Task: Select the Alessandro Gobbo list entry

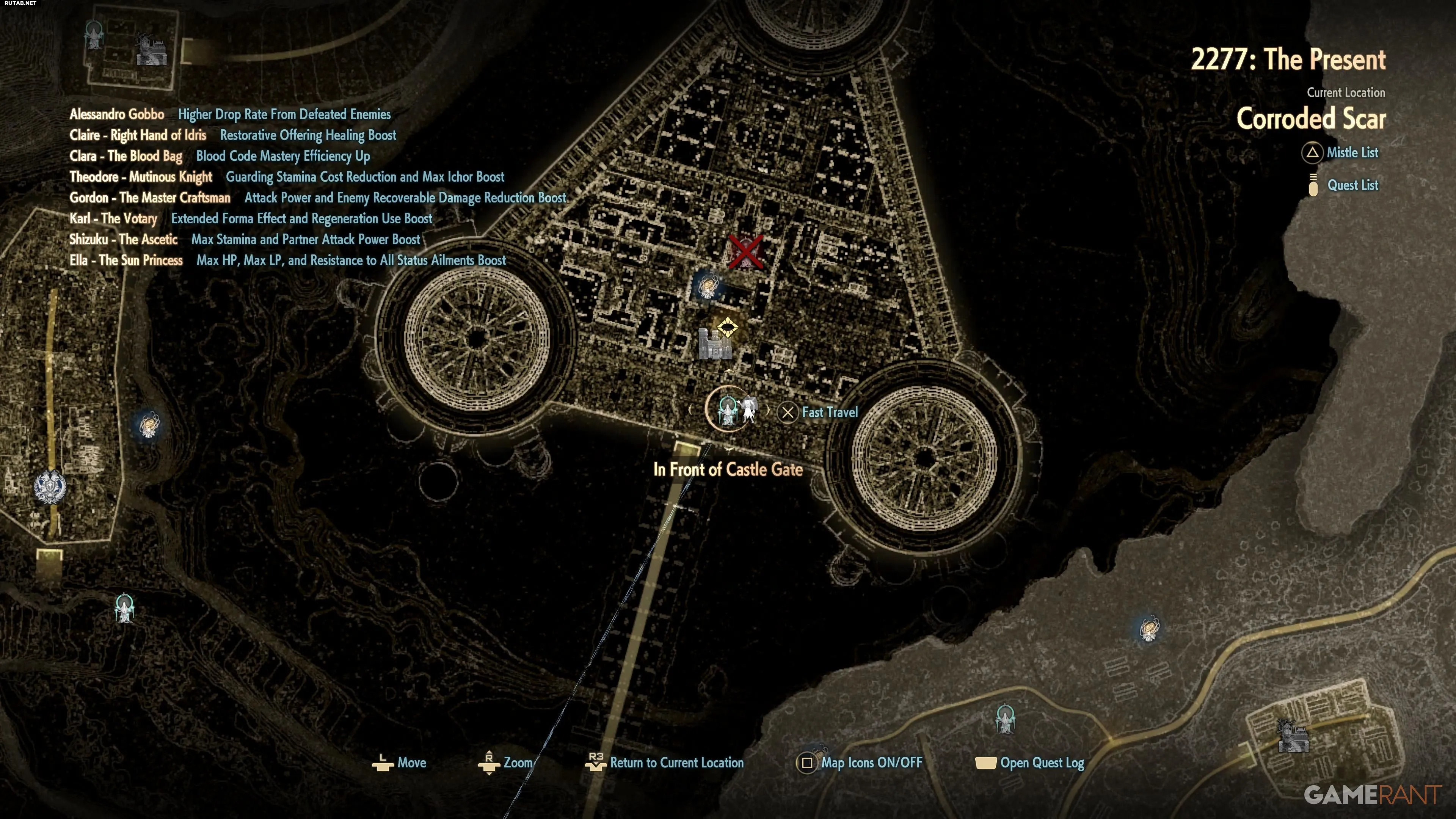Action: point(117,115)
